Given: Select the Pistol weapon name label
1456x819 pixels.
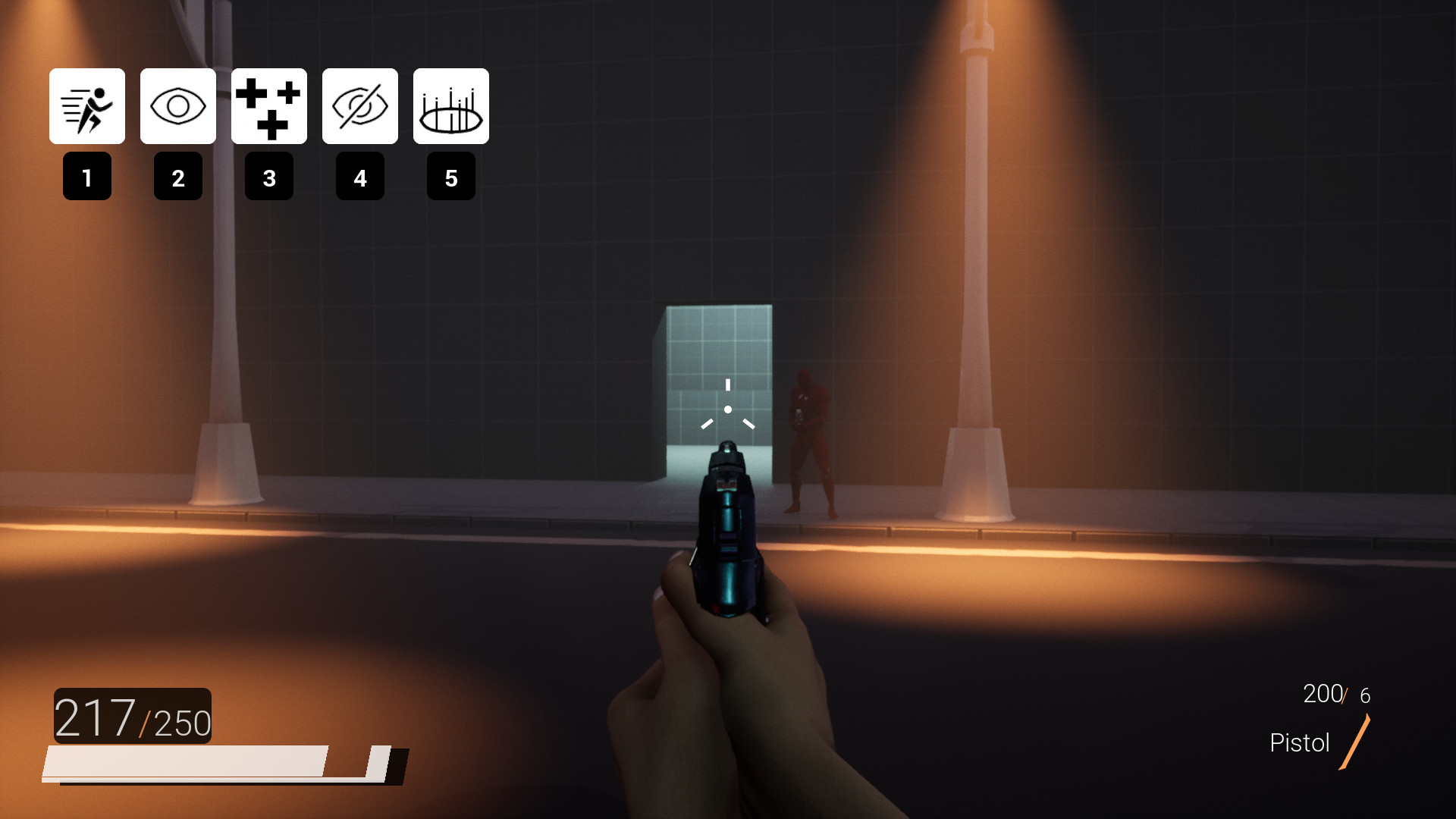Looking at the screenshot, I should [1300, 743].
